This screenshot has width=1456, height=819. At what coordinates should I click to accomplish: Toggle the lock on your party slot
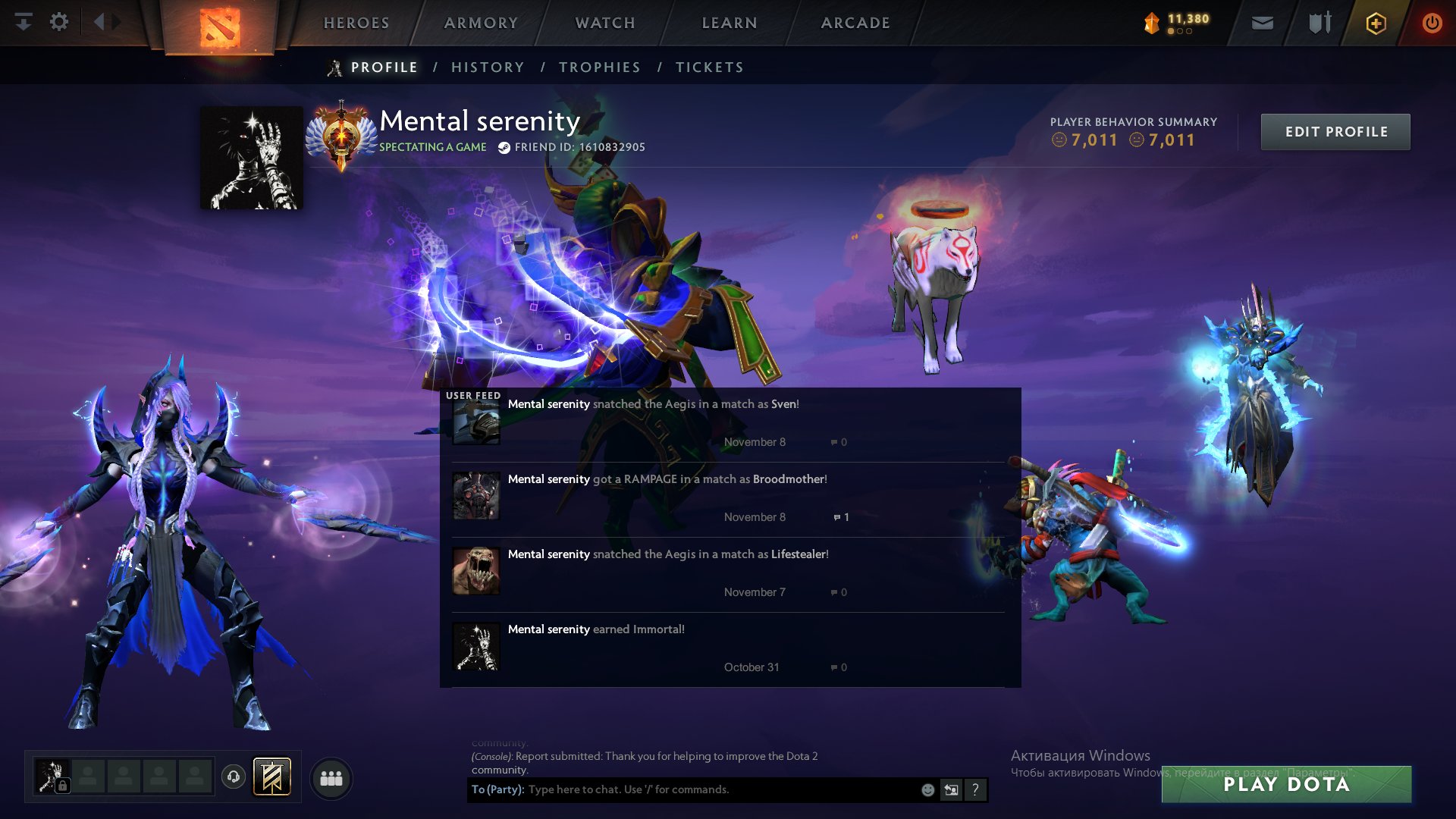pyautogui.click(x=63, y=785)
